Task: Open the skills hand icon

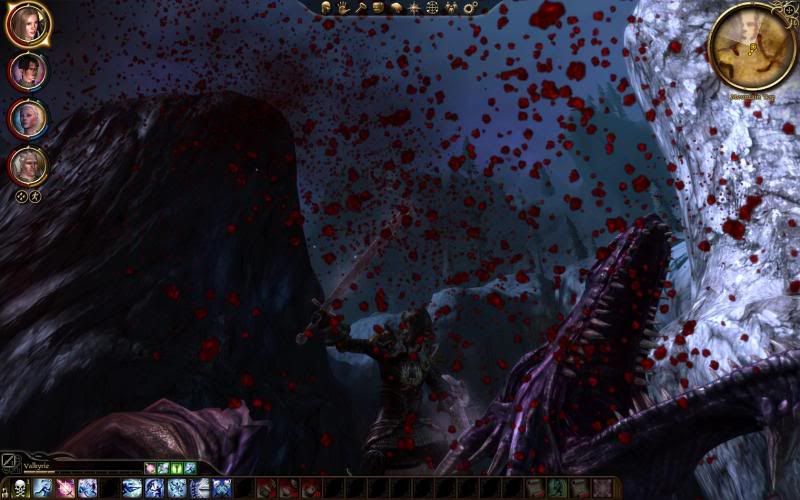Action: (343, 8)
